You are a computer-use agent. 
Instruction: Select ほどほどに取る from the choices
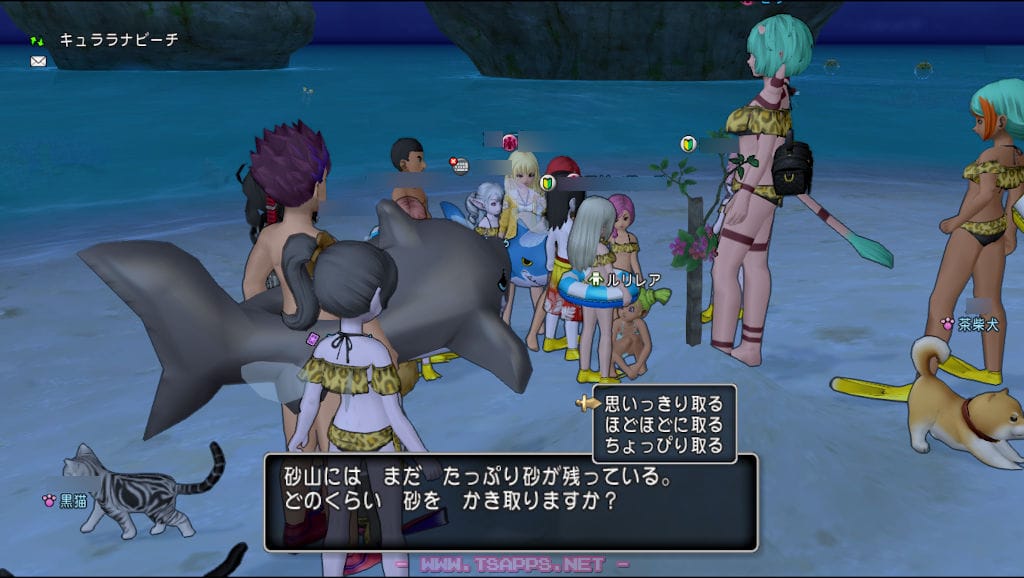[x=663, y=425]
